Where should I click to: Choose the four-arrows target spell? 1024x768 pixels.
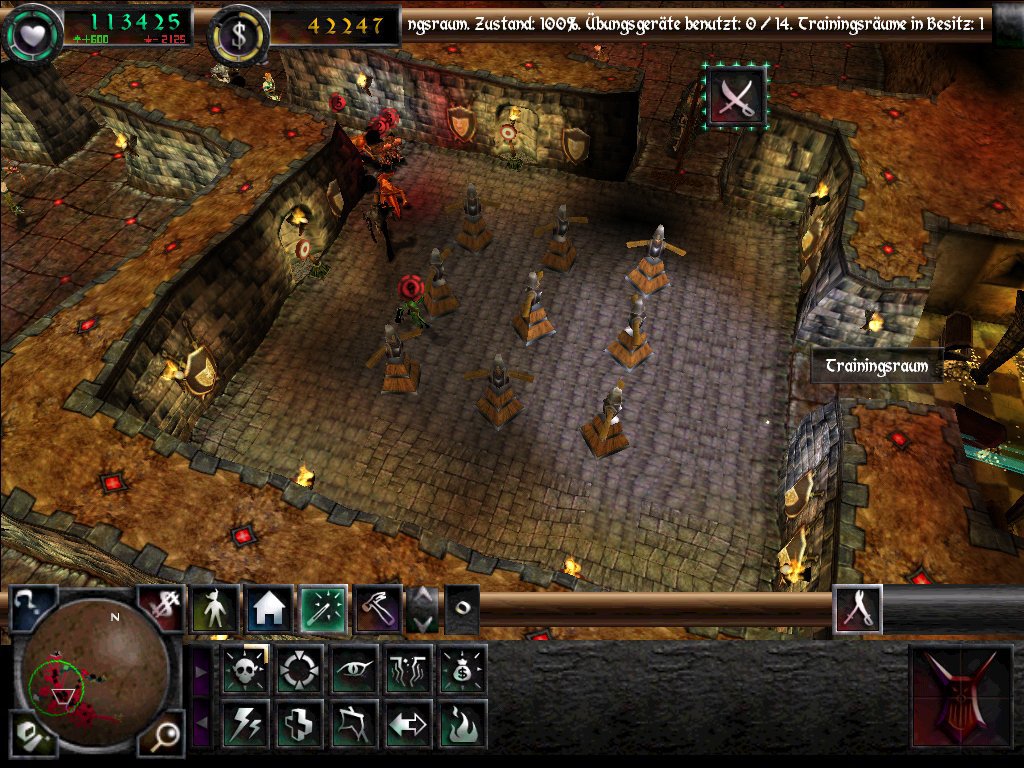coord(298,669)
